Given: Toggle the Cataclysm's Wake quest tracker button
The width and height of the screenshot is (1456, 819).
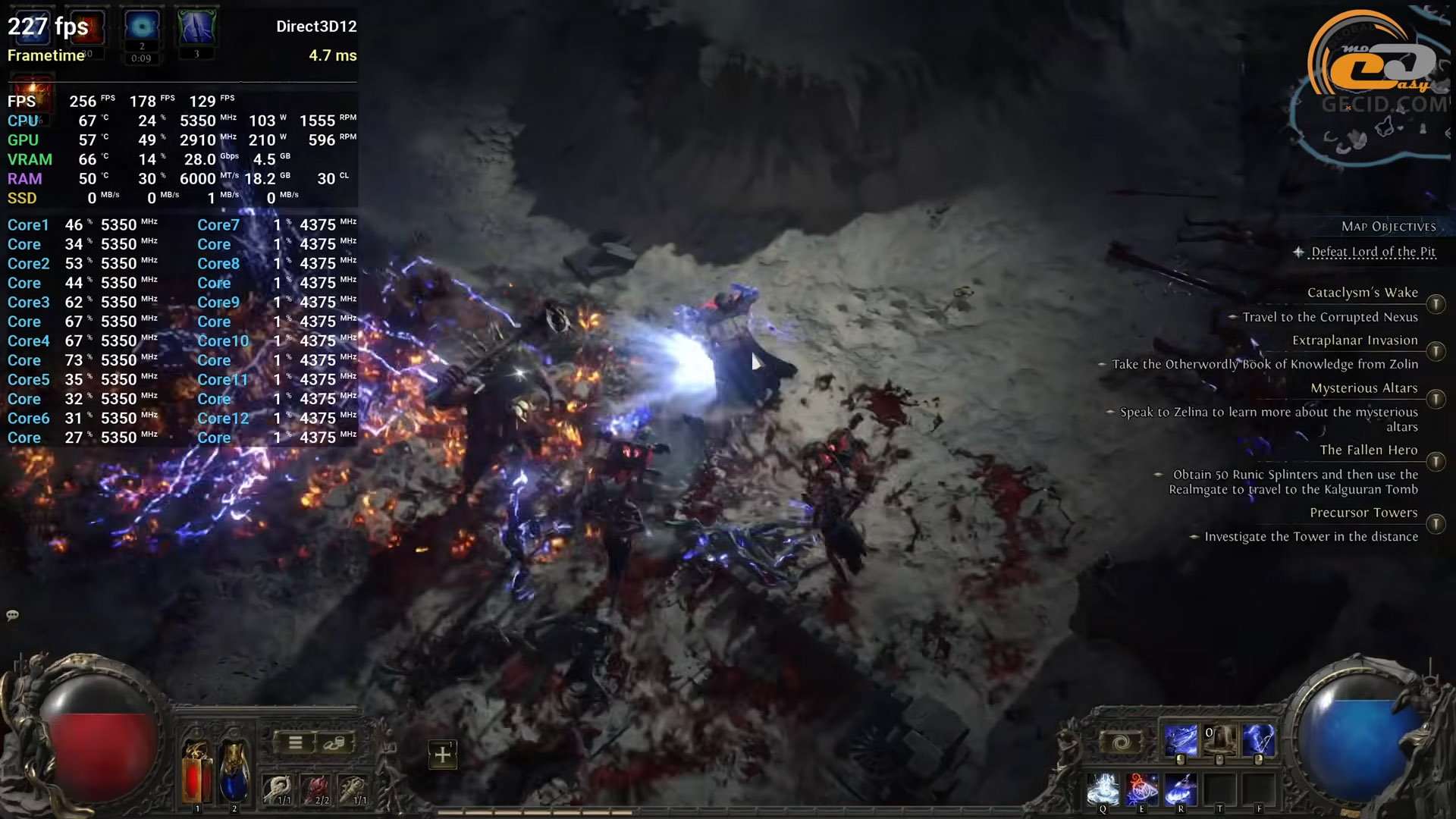Looking at the screenshot, I should 1436,304.
